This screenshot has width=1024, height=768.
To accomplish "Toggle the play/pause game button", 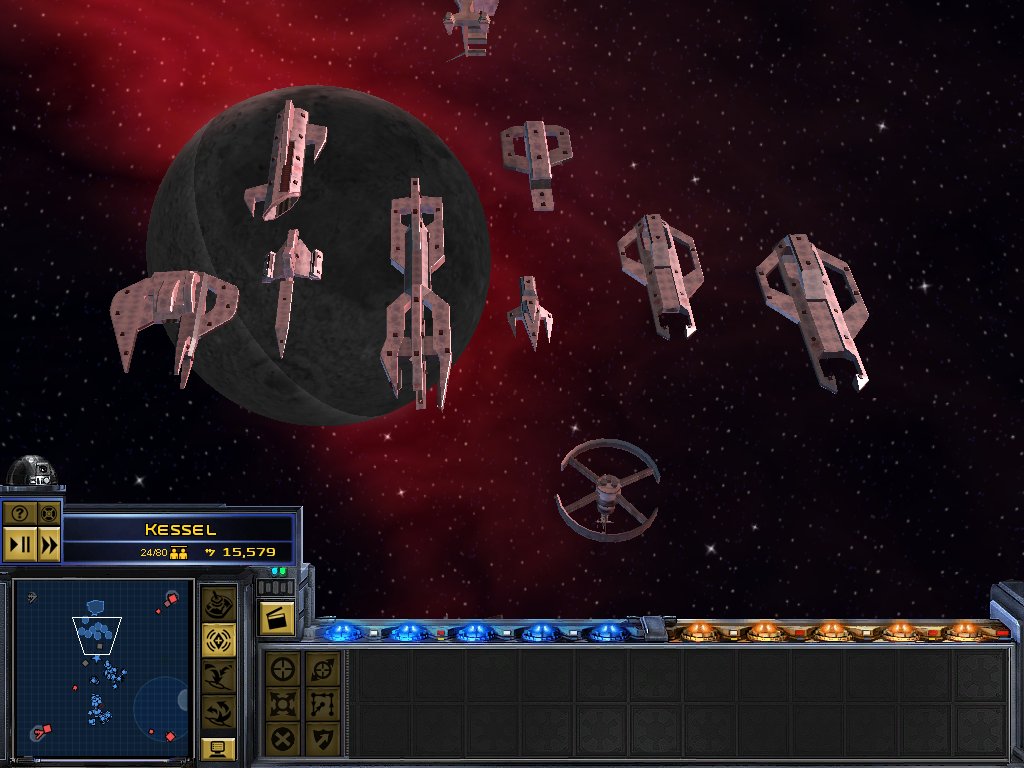I will click(x=19, y=545).
